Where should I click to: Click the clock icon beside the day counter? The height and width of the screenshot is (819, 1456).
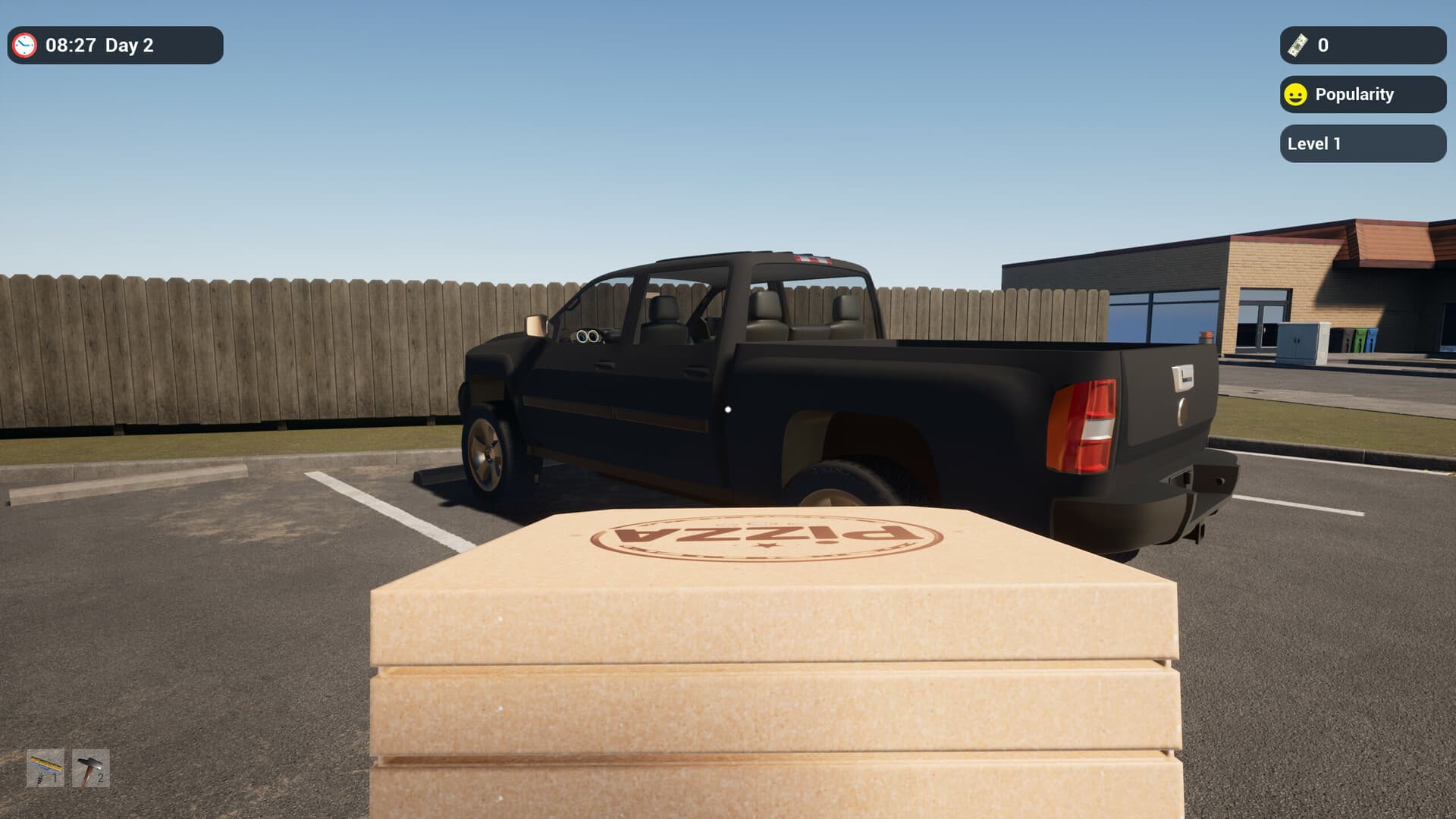[25, 45]
